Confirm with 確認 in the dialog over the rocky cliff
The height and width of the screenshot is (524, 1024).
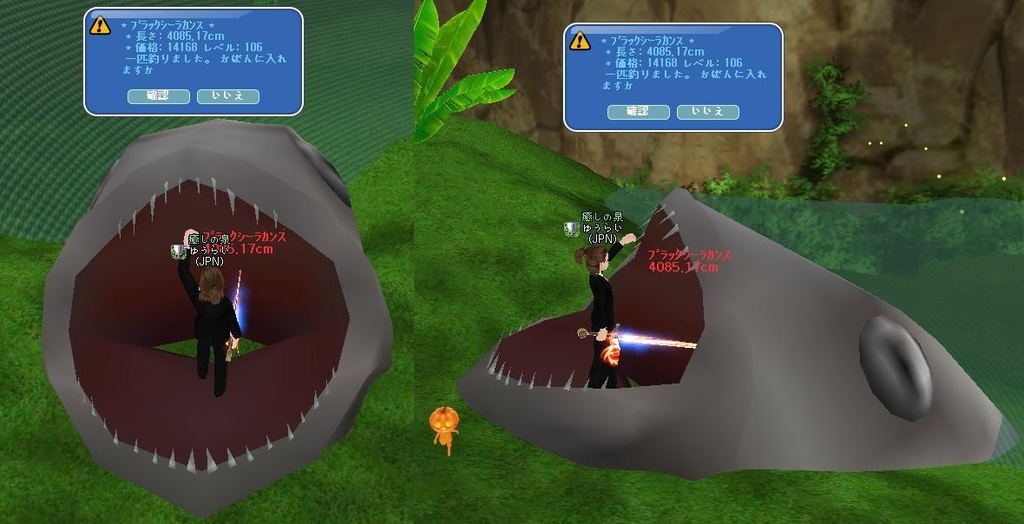[x=638, y=112]
